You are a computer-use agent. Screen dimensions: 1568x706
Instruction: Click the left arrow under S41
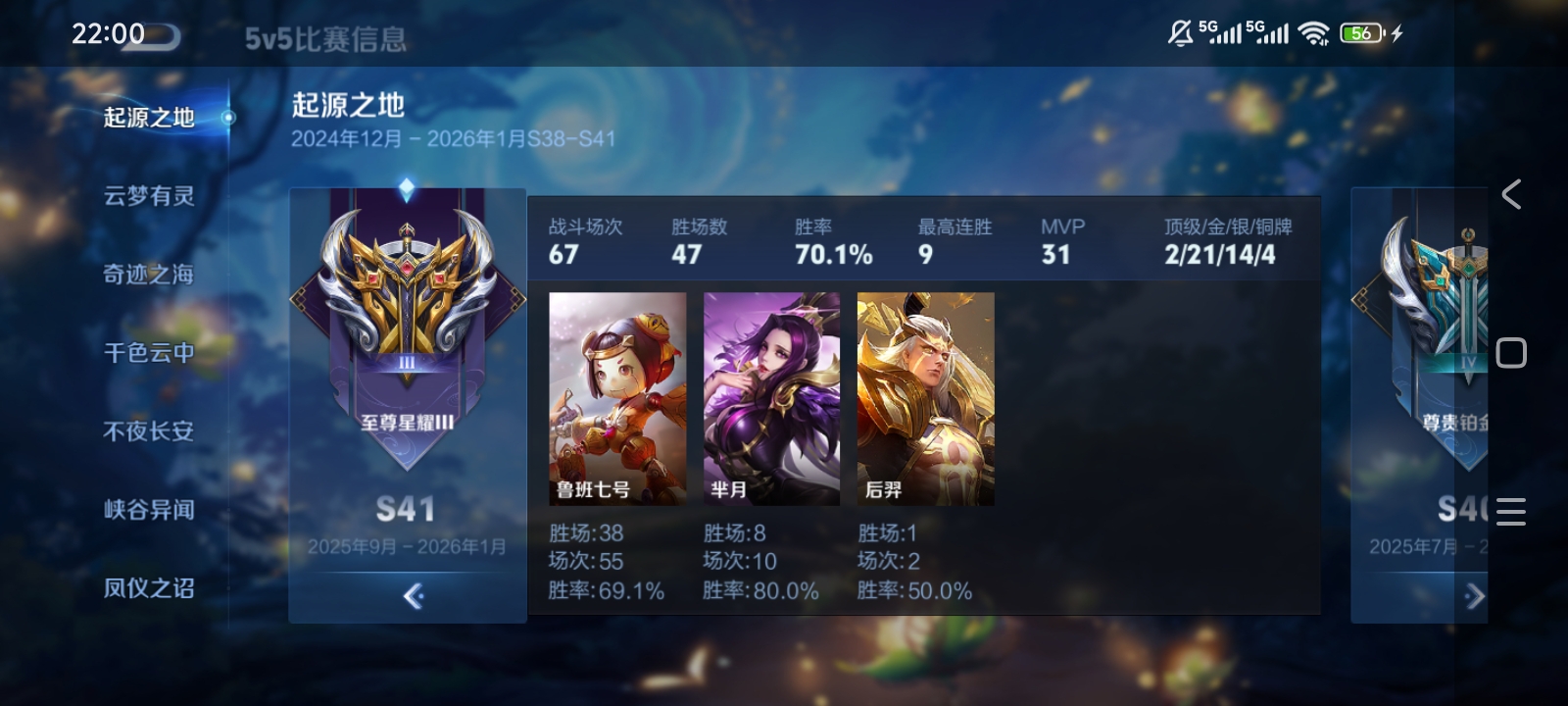pos(413,596)
